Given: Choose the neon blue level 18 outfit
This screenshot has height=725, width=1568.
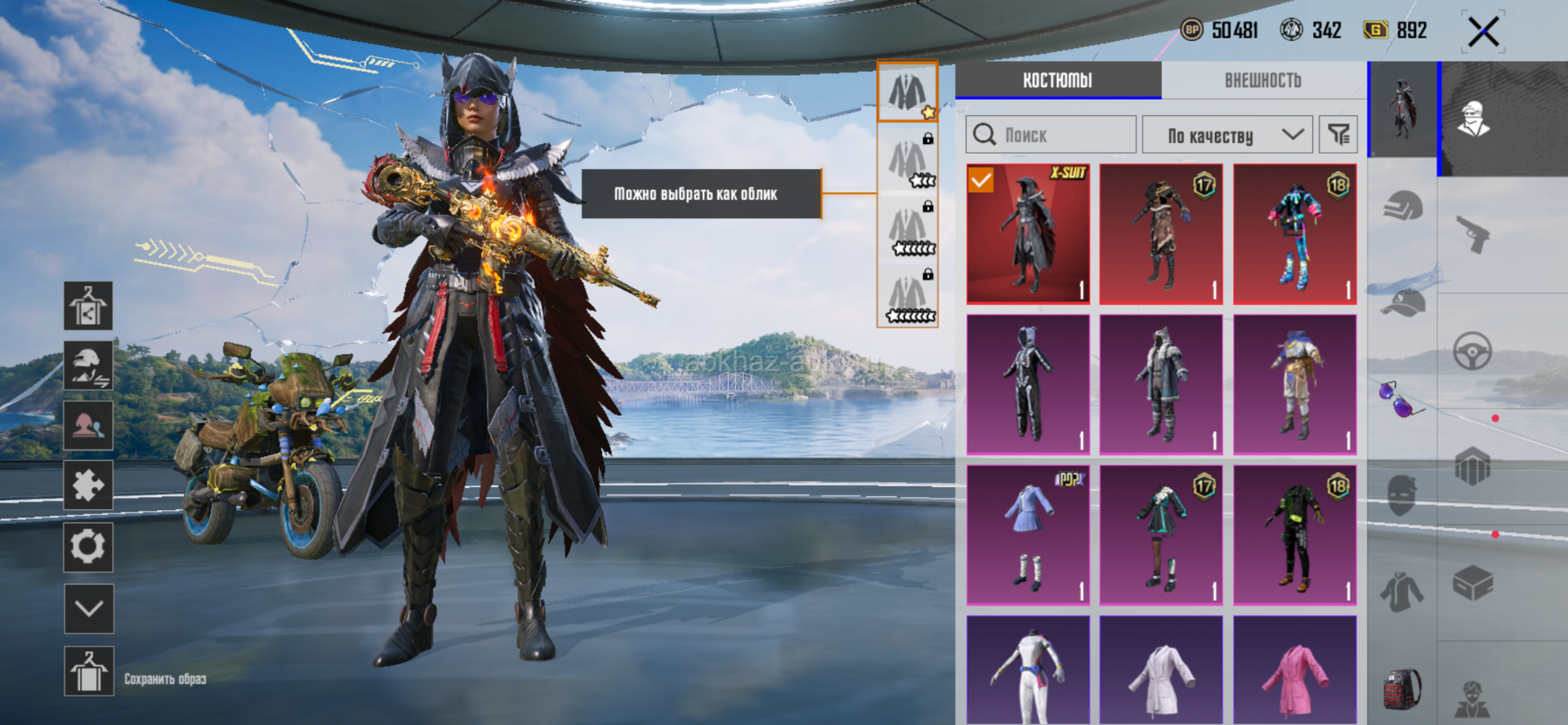Looking at the screenshot, I should coord(1295,234).
